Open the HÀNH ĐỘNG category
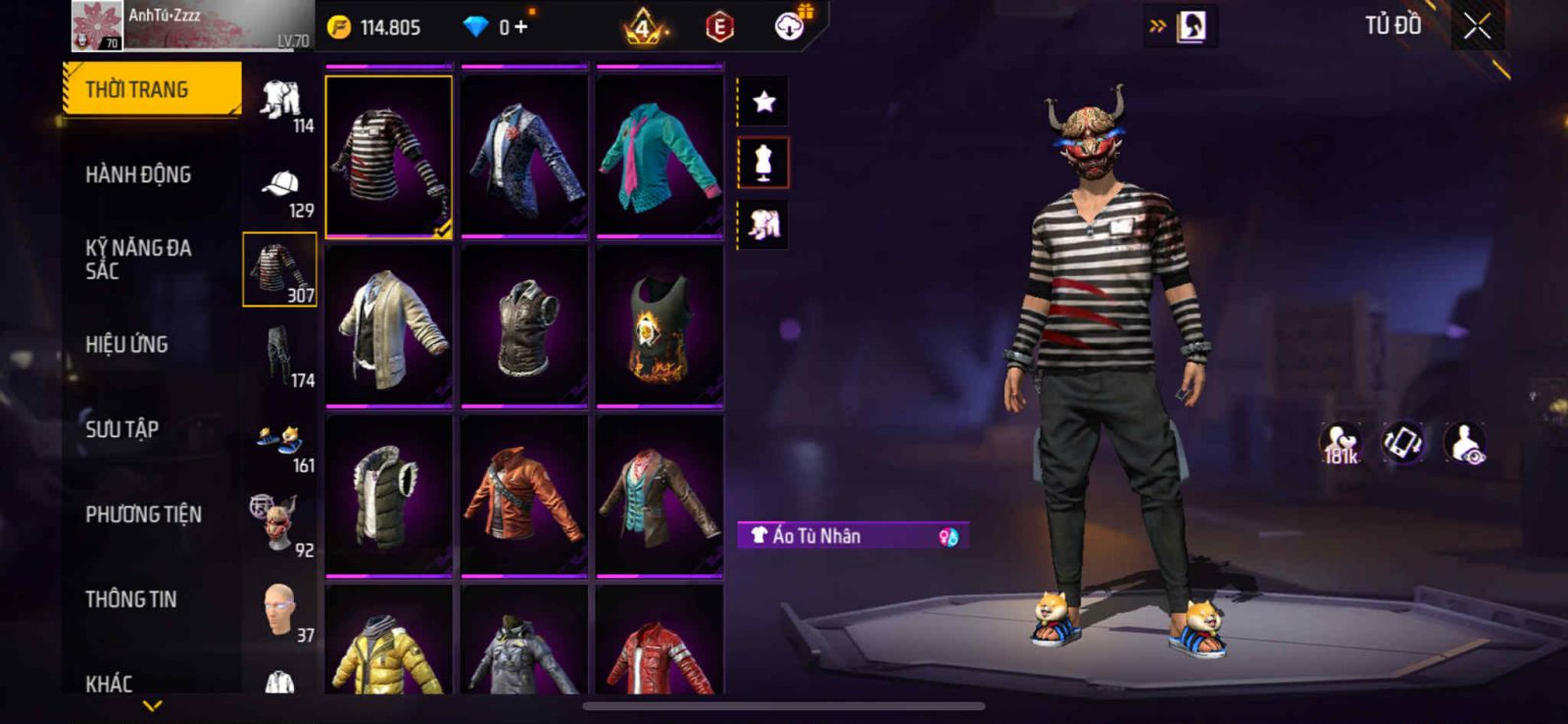The image size is (1568, 724). click(138, 174)
